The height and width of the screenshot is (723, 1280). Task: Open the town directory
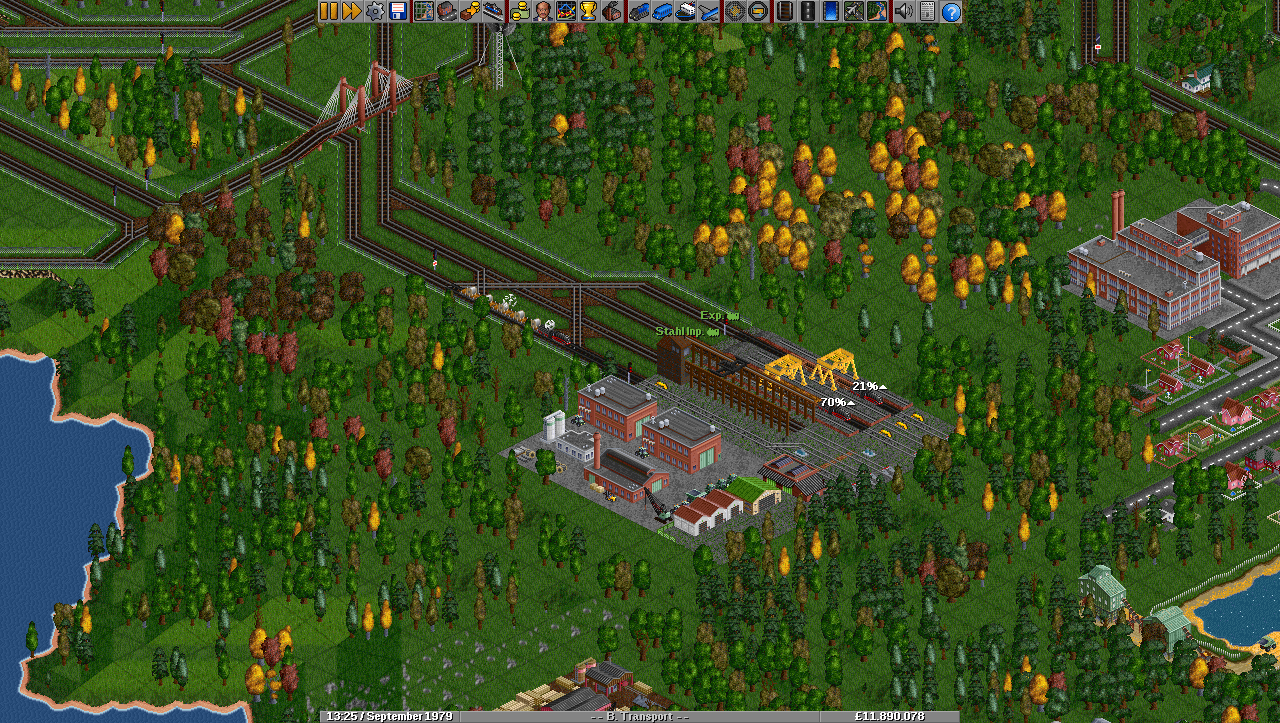(446, 11)
